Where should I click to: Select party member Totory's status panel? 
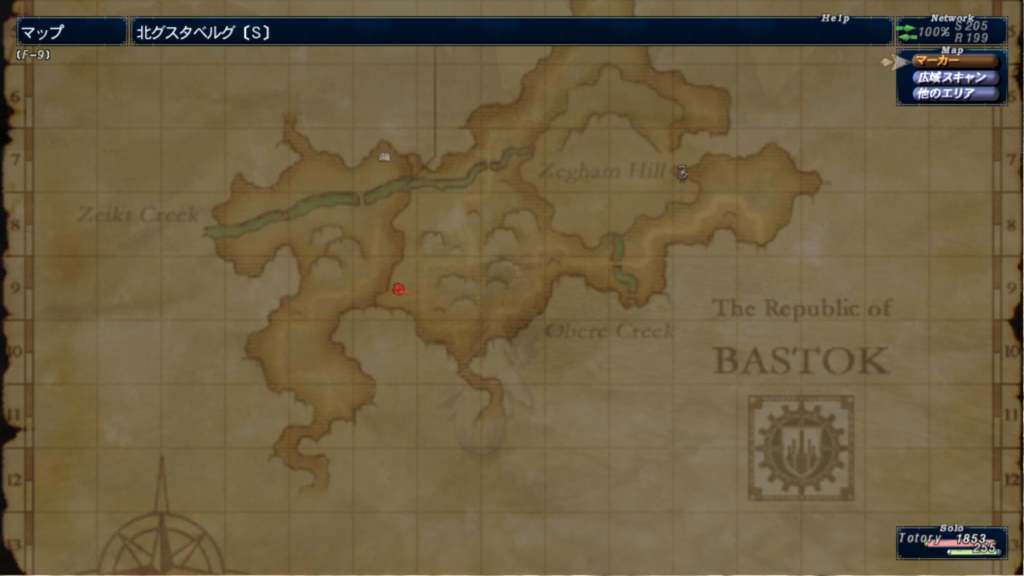950,542
